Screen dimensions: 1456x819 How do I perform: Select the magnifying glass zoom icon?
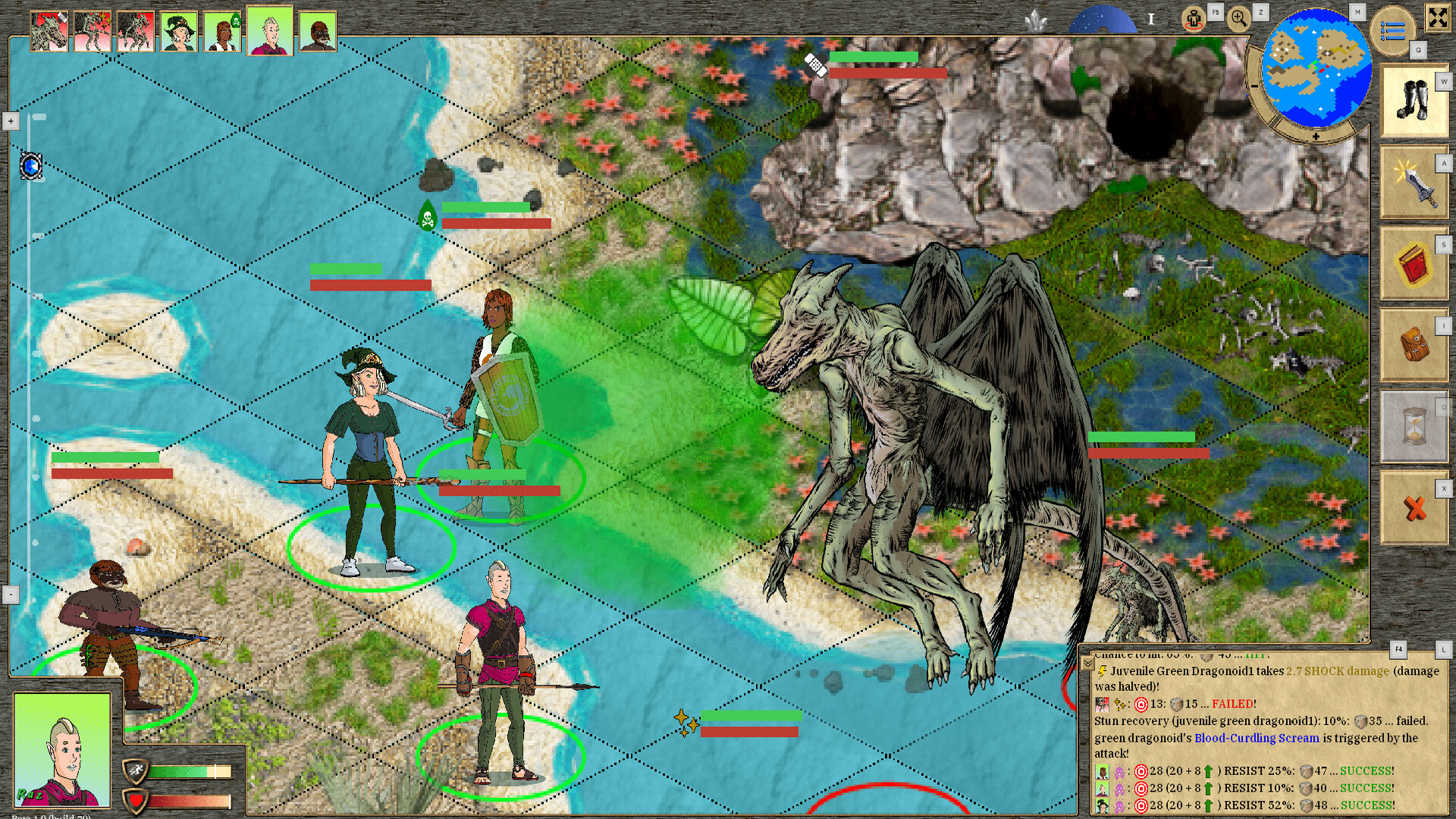[x=1239, y=18]
